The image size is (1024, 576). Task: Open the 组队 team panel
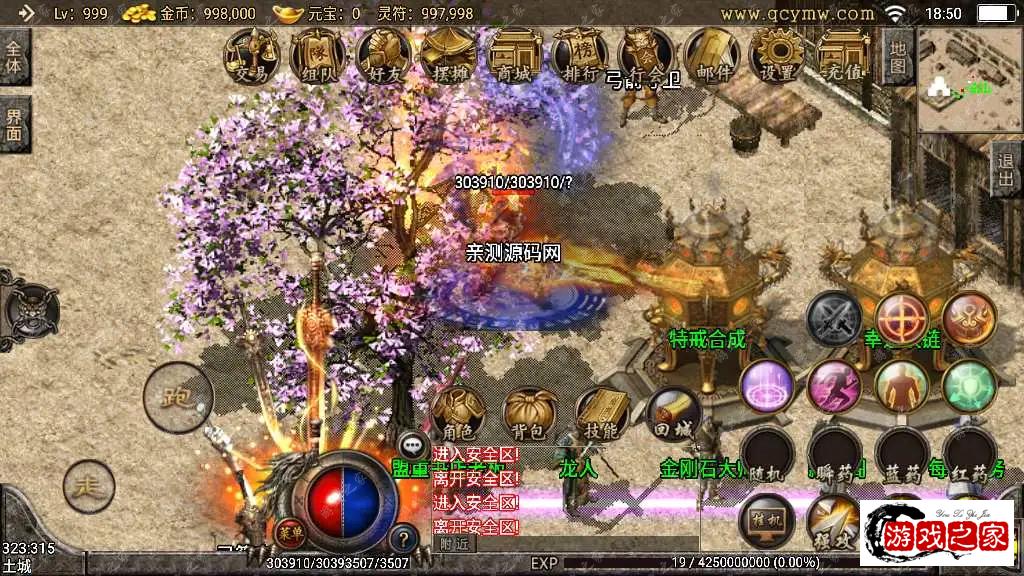tap(317, 55)
